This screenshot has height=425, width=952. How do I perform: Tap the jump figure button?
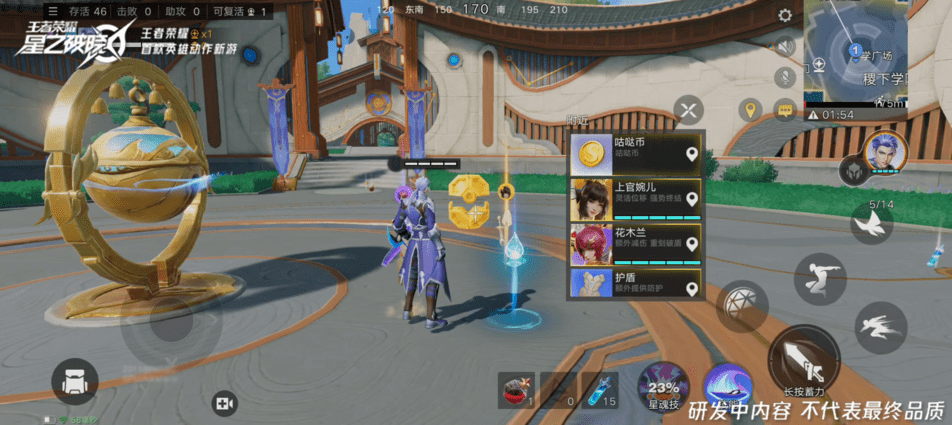820,277
